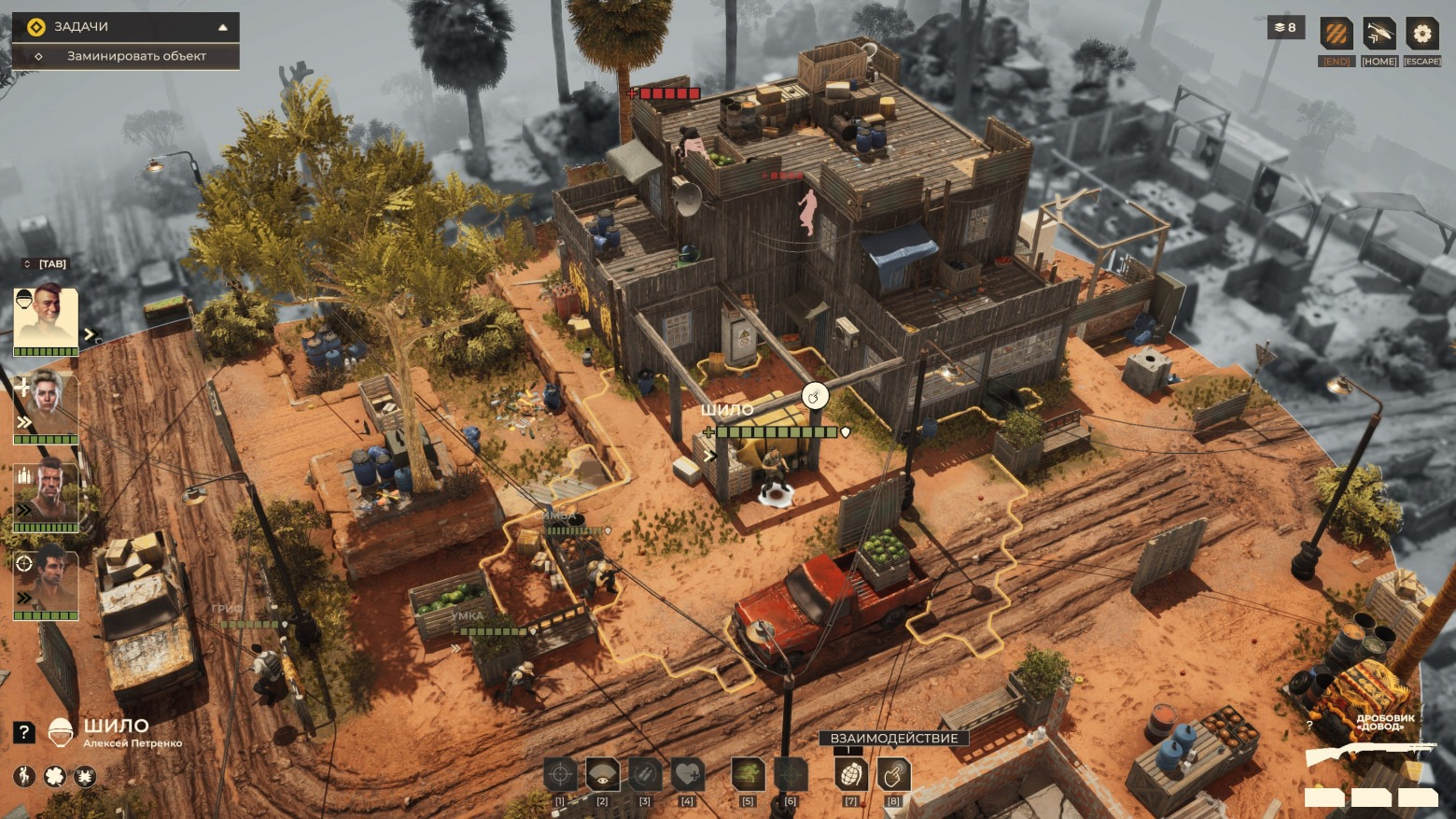
Task: Open settings via the gear icon
Action: coord(1421,35)
